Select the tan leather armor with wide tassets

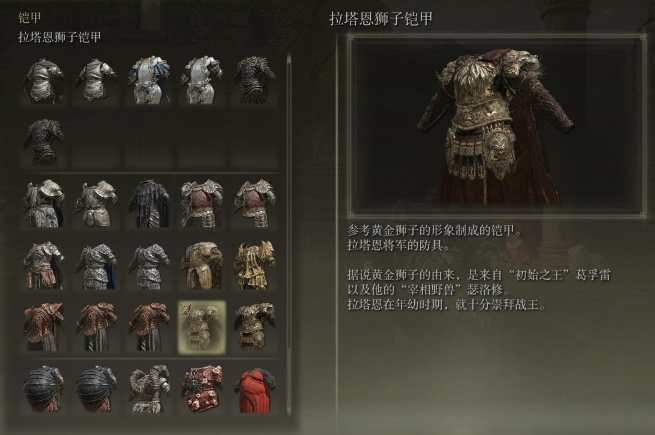point(202,264)
